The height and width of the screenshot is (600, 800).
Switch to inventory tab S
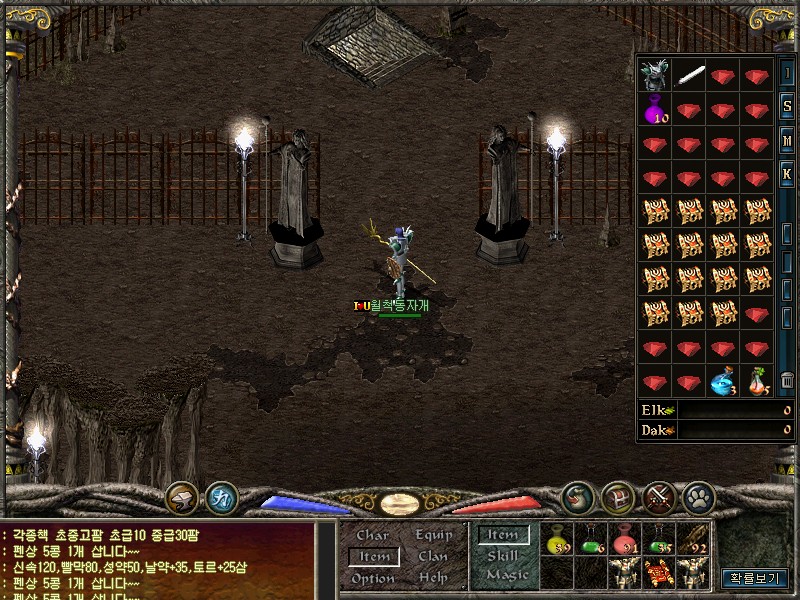(787, 105)
